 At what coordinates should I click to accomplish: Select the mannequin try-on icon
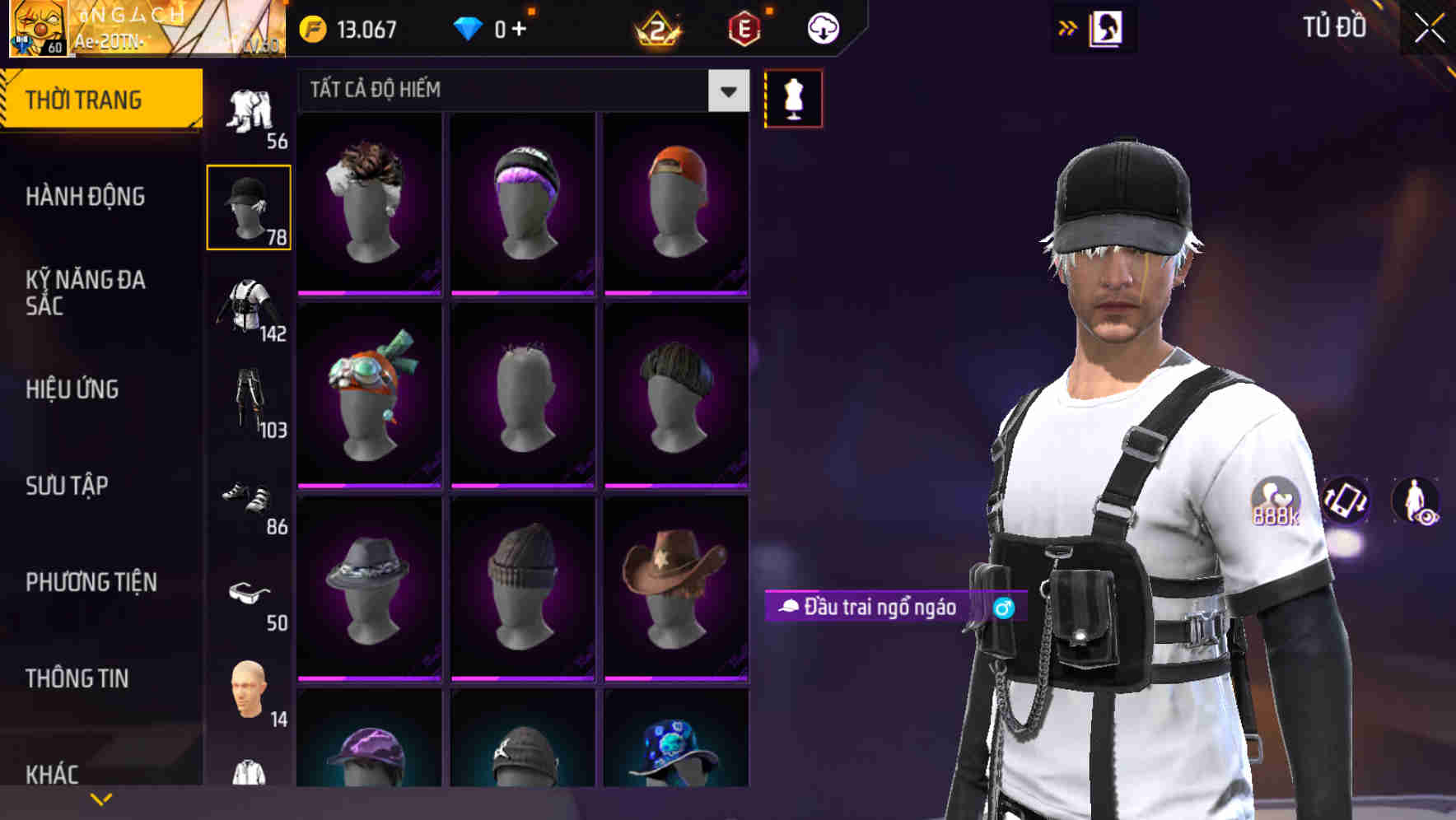[793, 97]
